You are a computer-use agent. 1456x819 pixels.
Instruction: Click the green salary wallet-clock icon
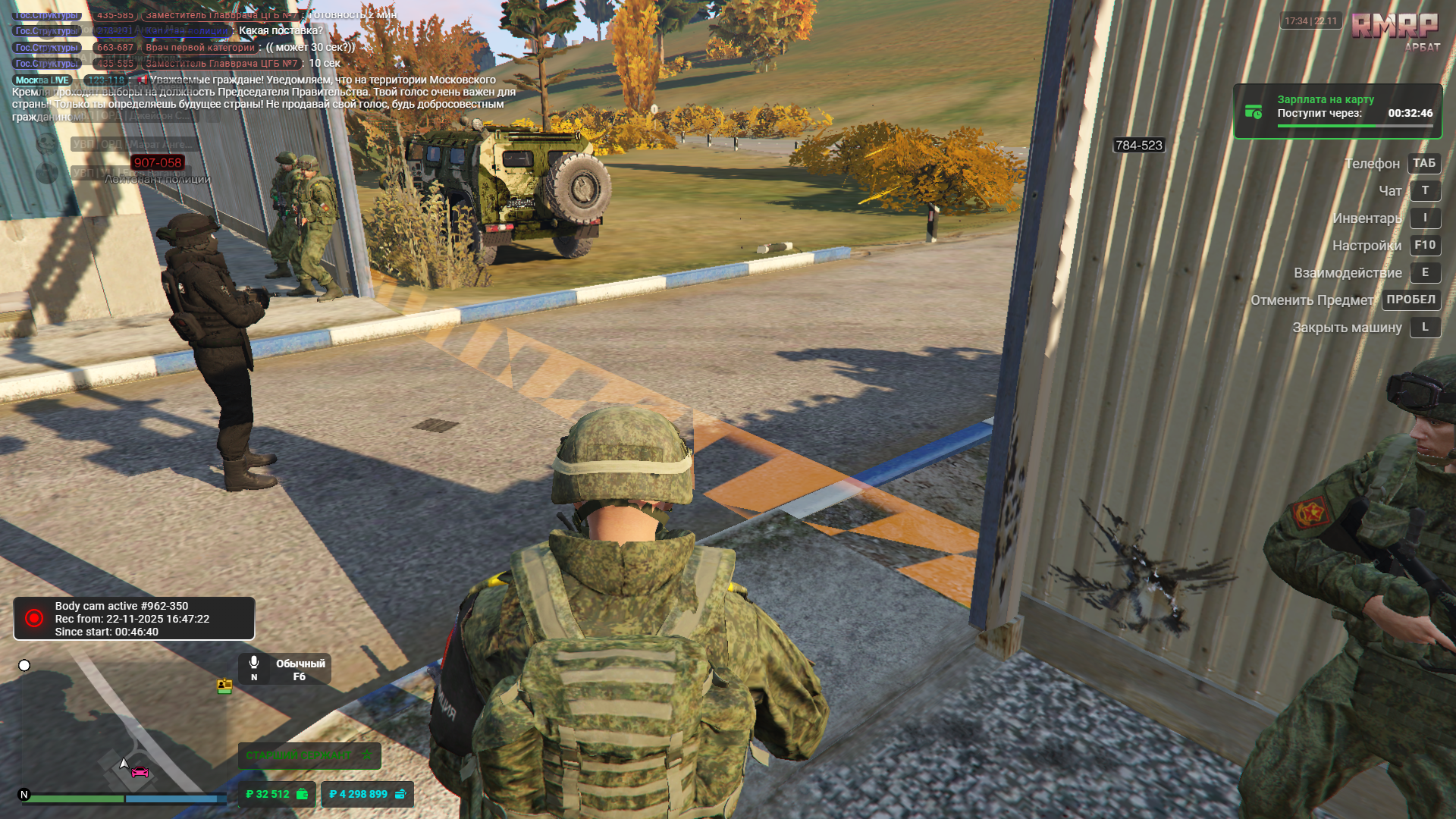point(1252,111)
